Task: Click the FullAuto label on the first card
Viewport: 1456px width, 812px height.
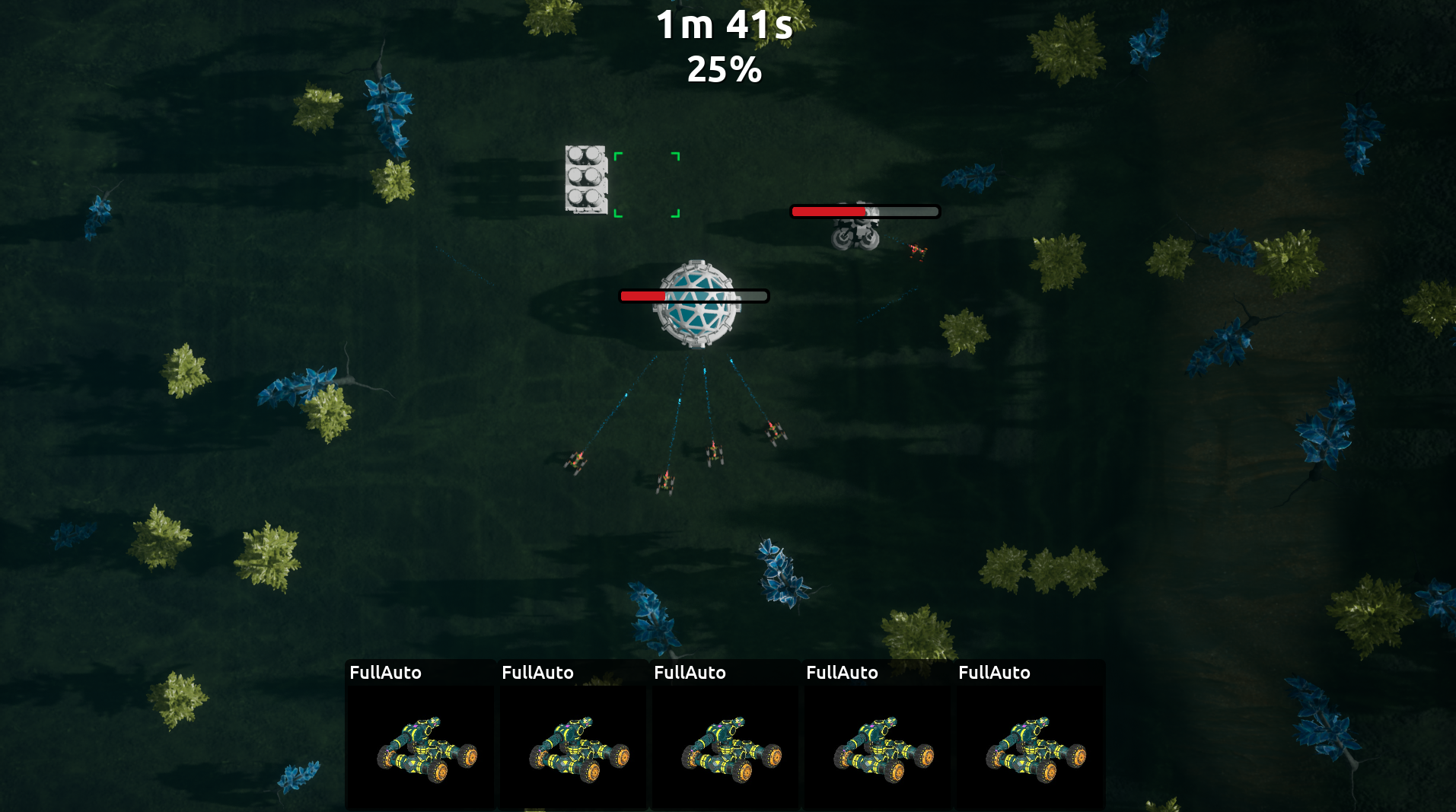Action: tap(385, 673)
